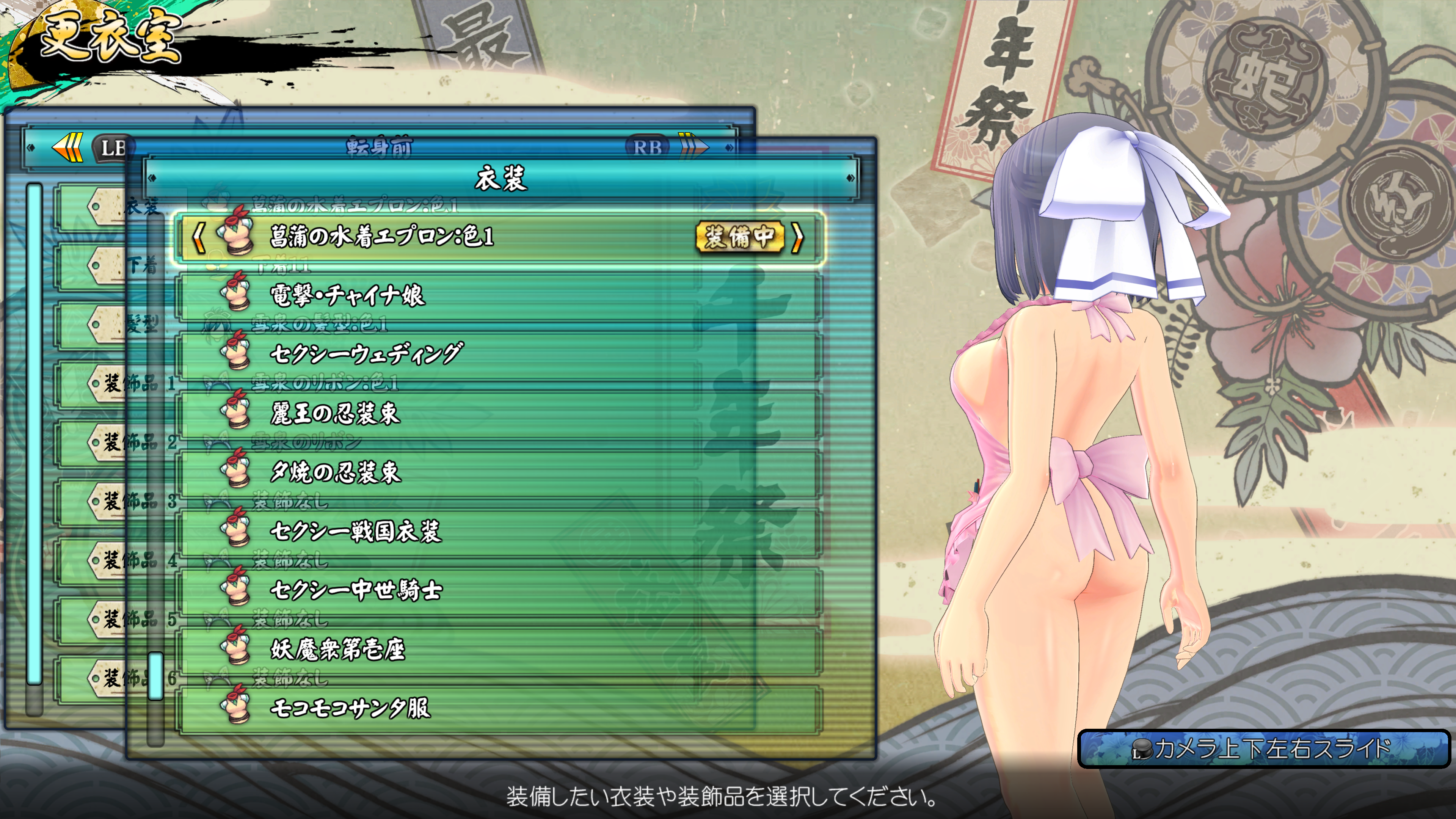Image resolution: width=1456 pixels, height=819 pixels.
Task: Choose the モコモコサンタ服 outfit
Action: (497, 708)
